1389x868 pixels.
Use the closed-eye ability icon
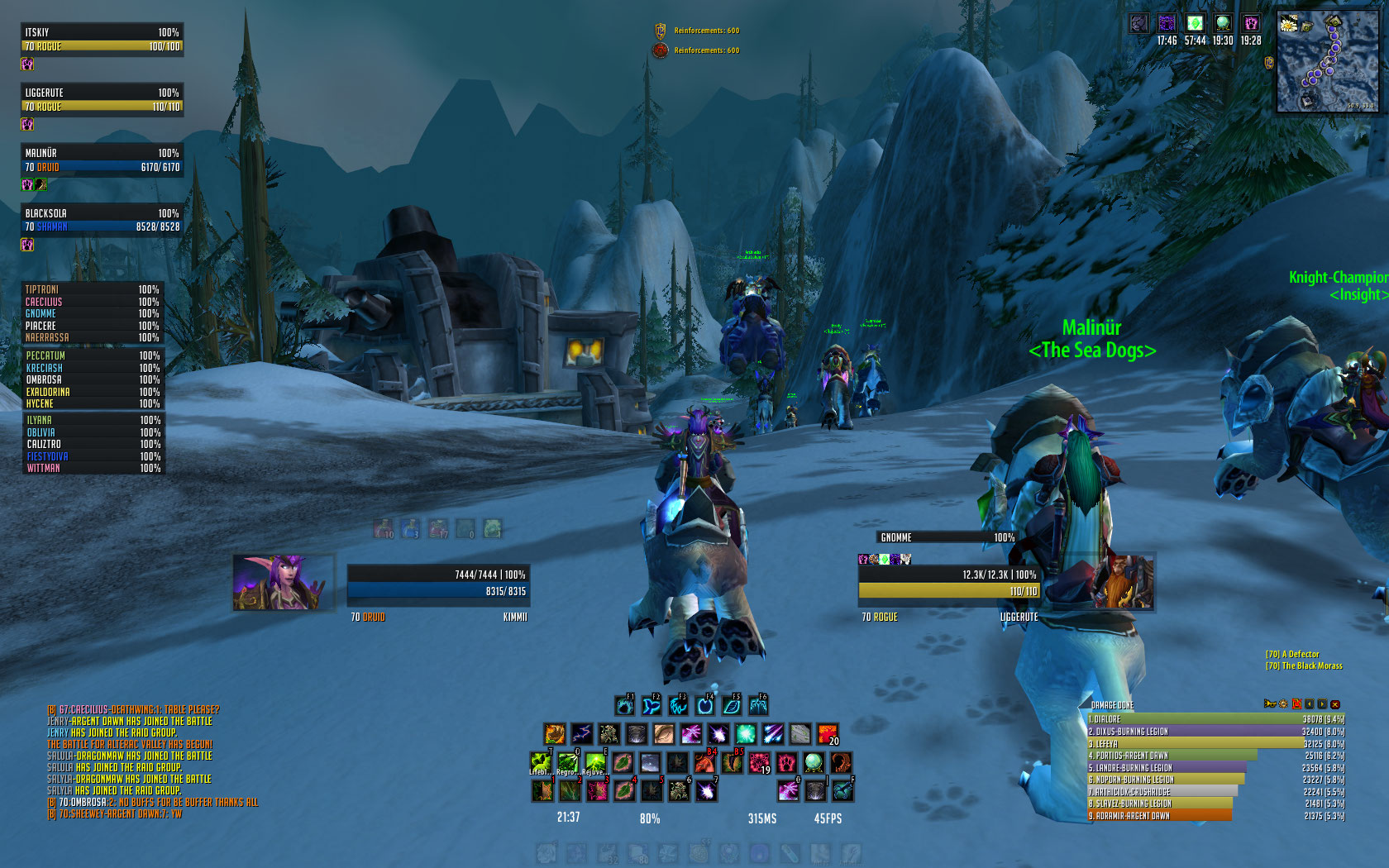pos(664,734)
